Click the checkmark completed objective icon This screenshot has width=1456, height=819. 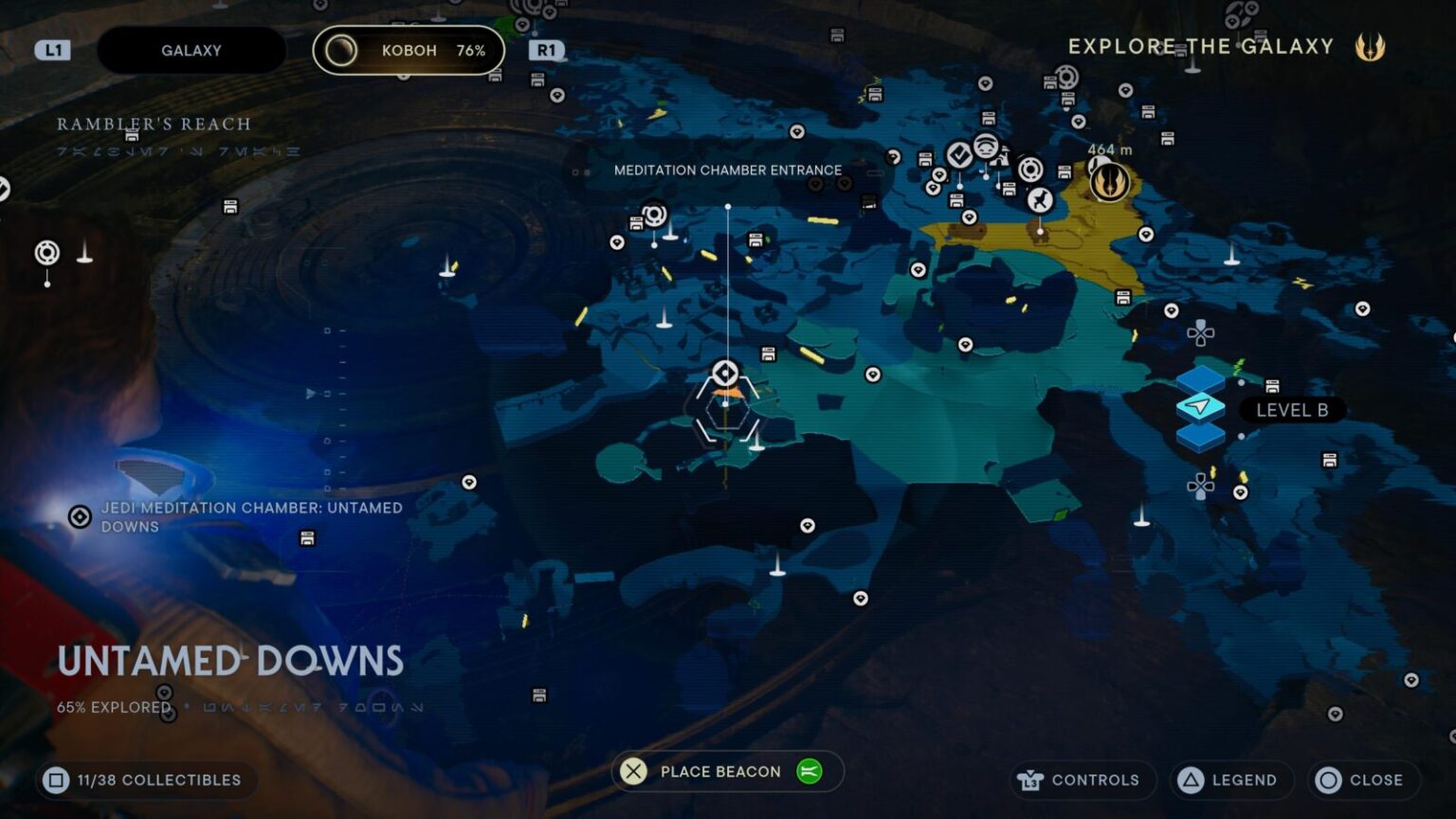click(x=960, y=153)
